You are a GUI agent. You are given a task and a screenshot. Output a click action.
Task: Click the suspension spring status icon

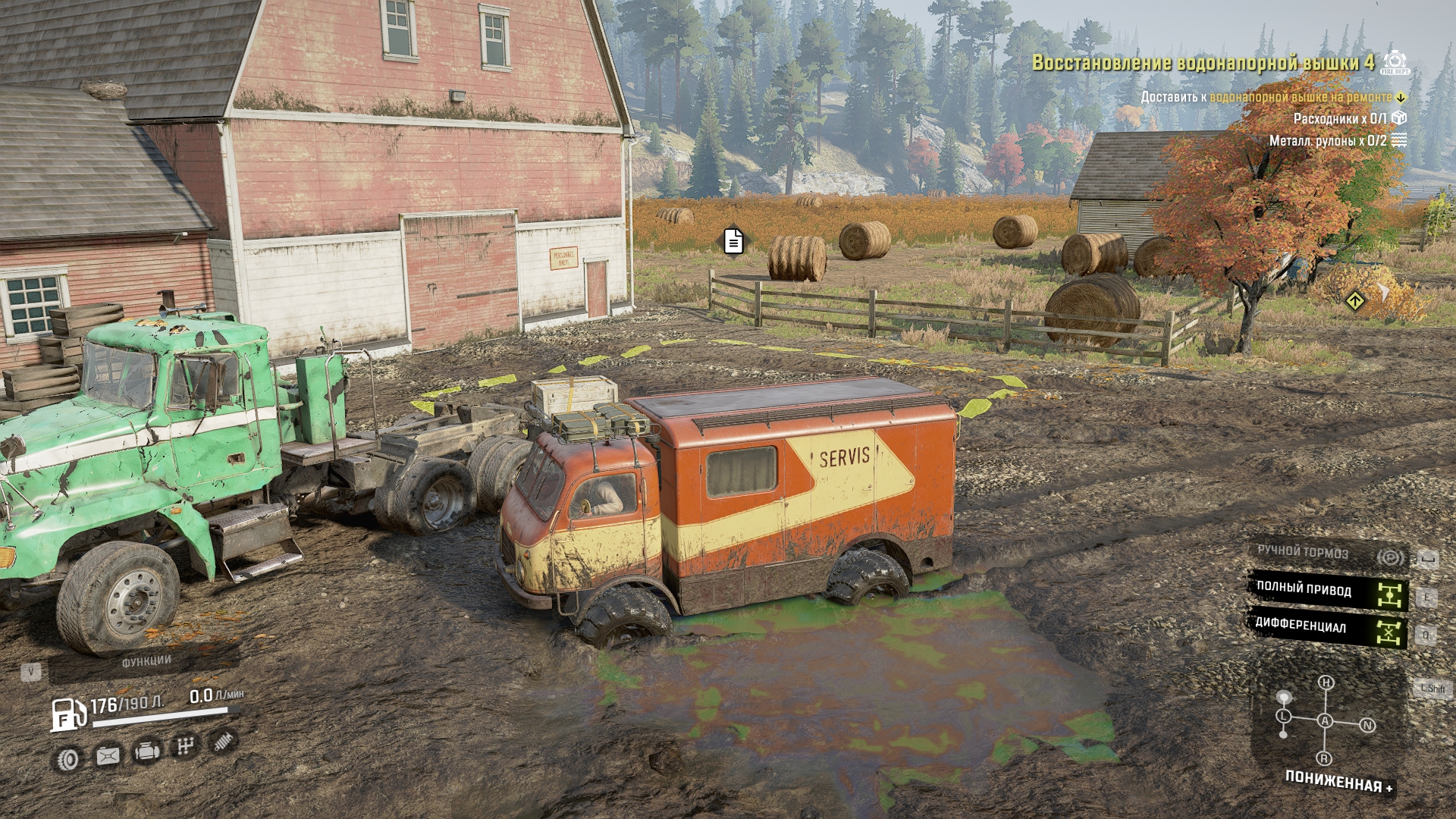224,741
